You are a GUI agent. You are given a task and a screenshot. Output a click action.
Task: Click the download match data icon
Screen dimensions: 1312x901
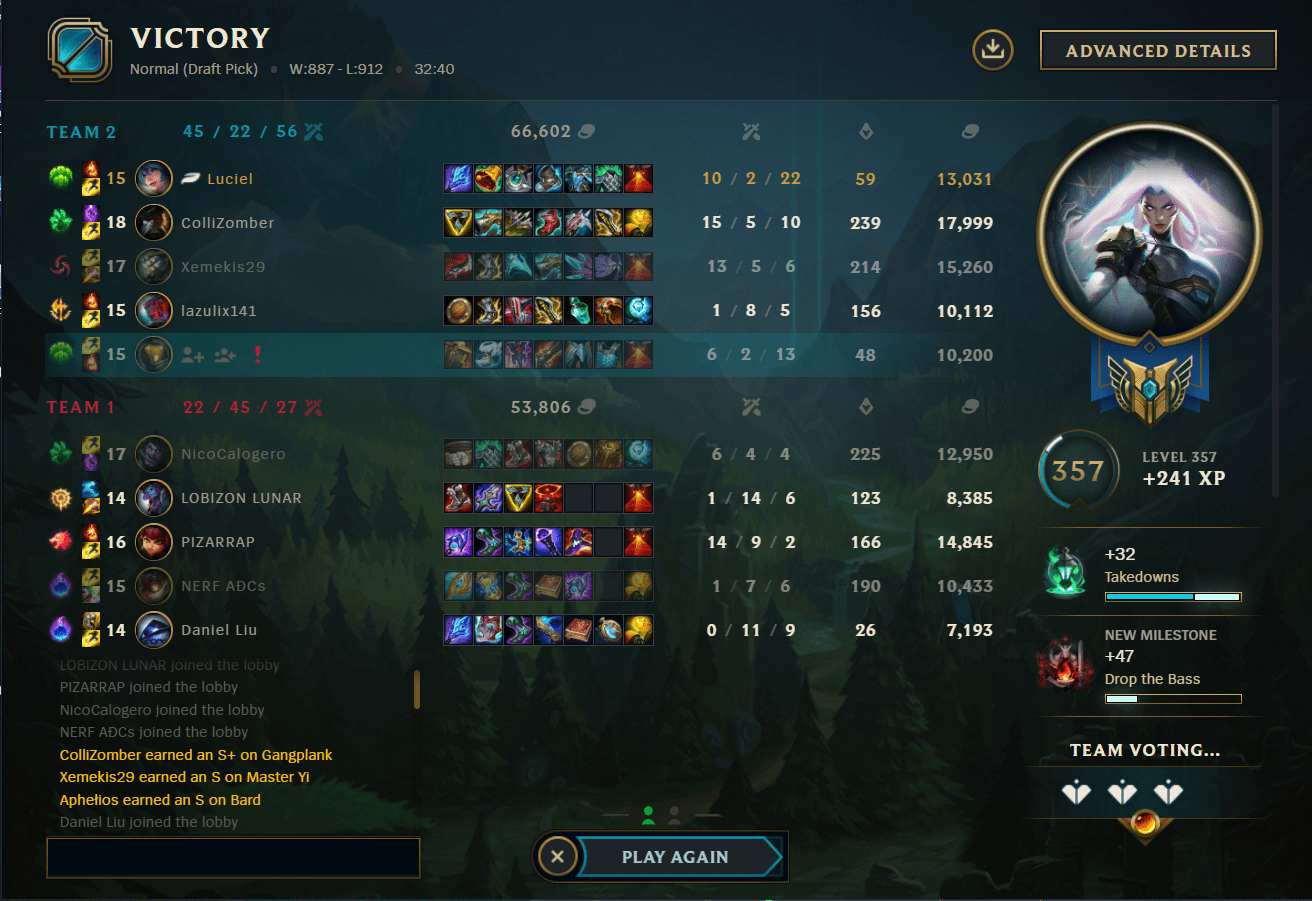click(992, 48)
